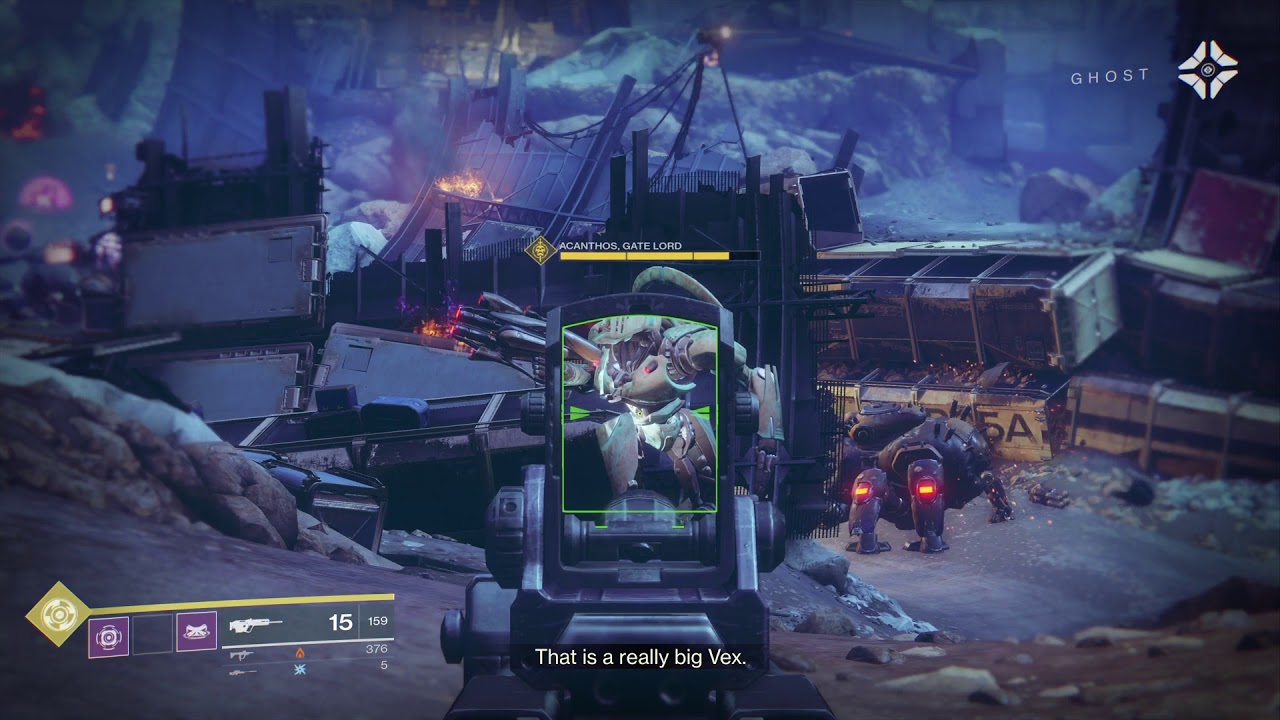Viewport: 1280px width, 720px height.
Task: Activate the golden super ability diamond
Action: pyautogui.click(x=58, y=613)
